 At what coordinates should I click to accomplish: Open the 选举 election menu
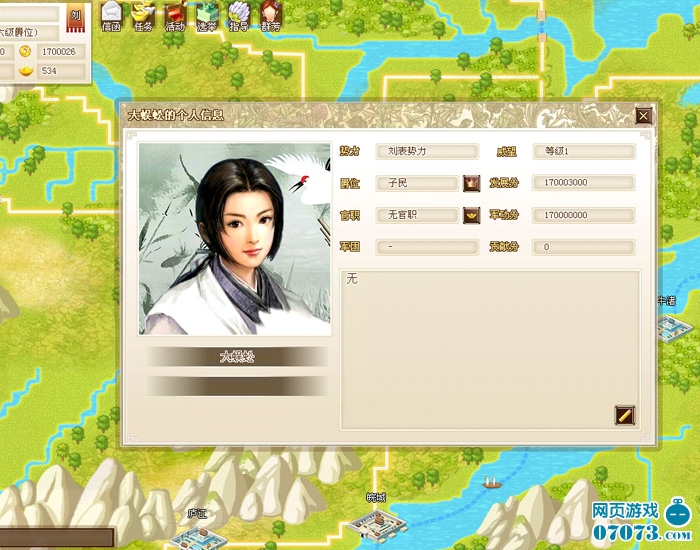point(207,16)
